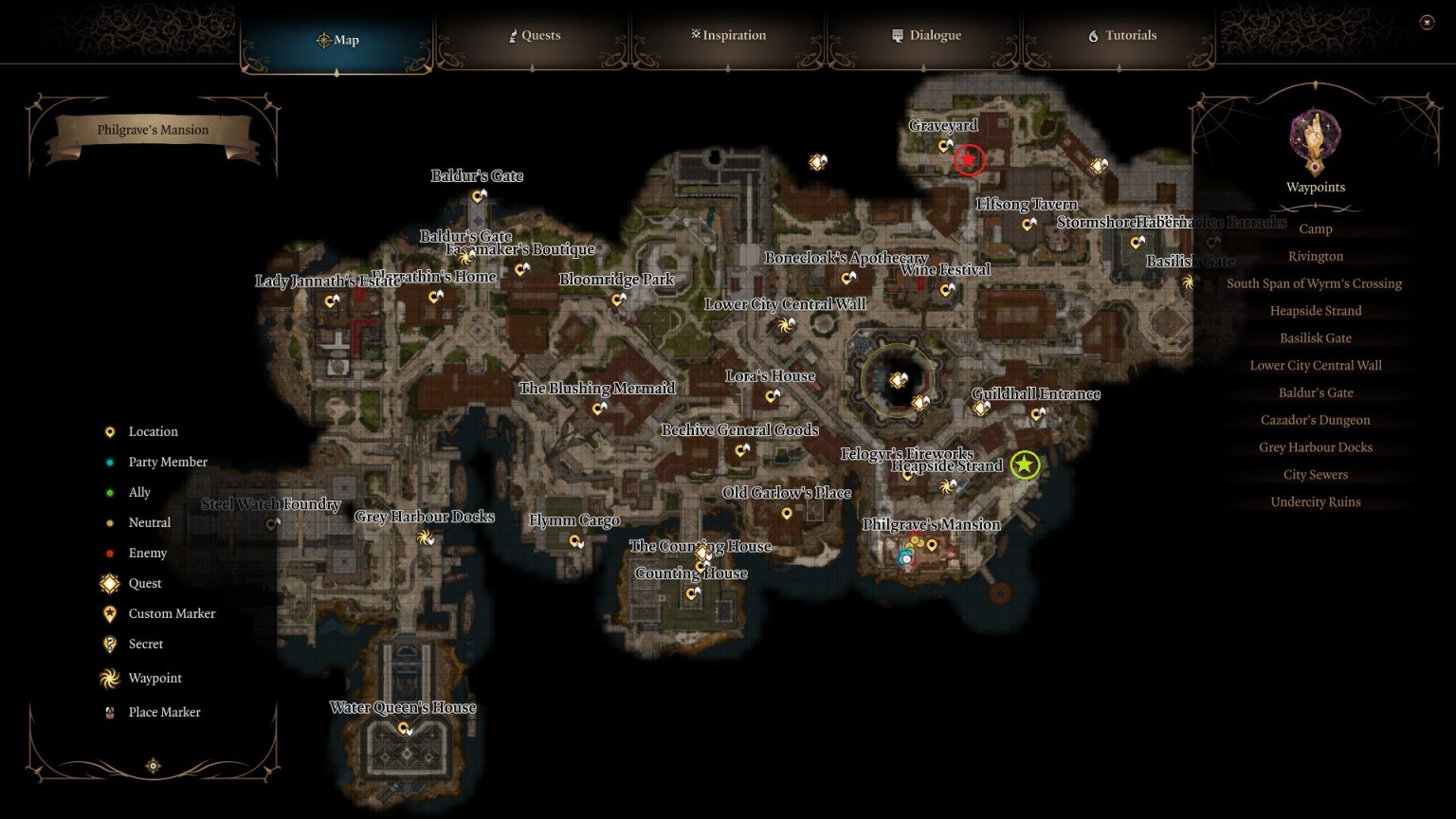Click the waypoint swirl at Felogyr's Fireworks
This screenshot has width=1456, height=819.
945,486
